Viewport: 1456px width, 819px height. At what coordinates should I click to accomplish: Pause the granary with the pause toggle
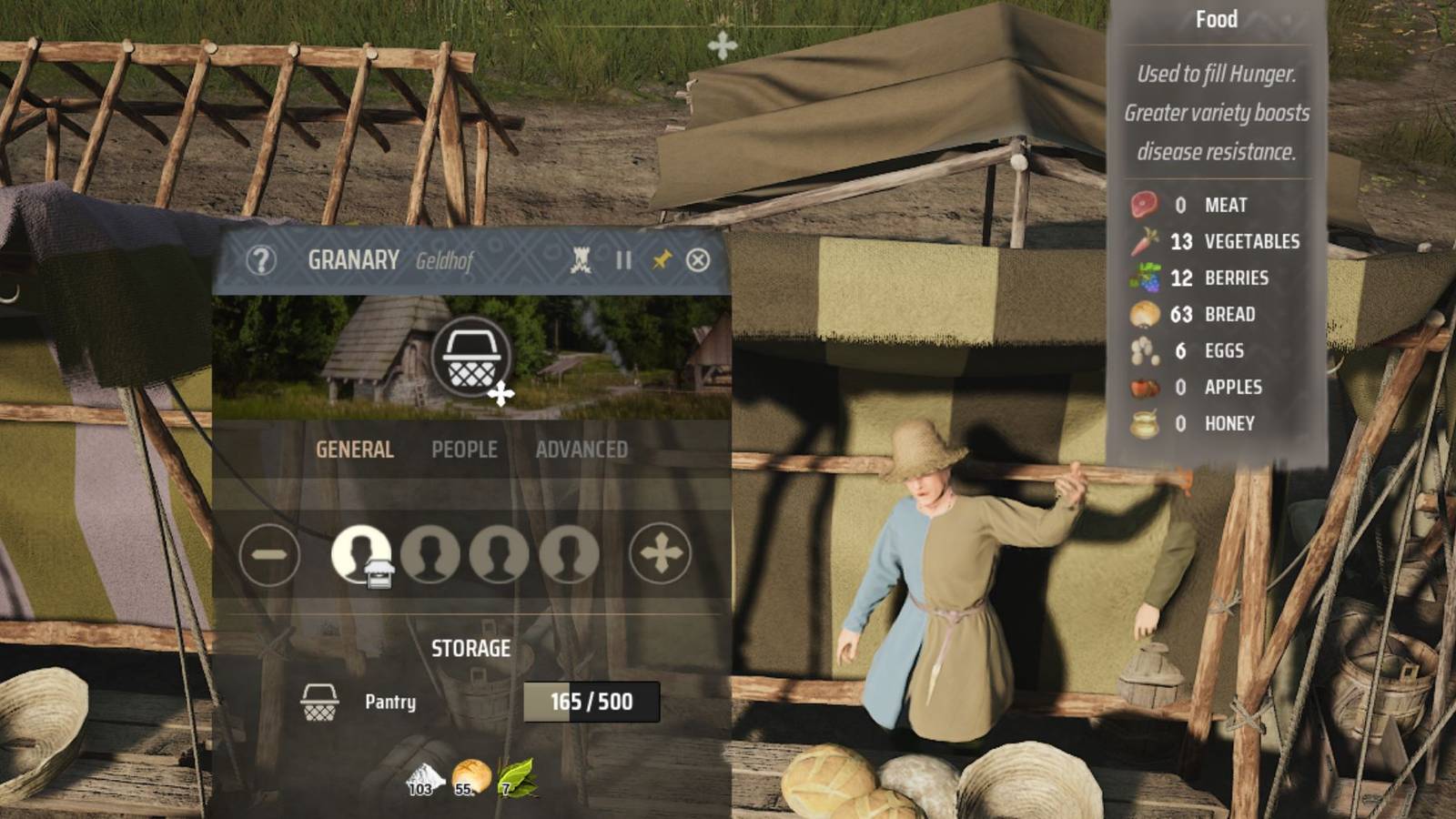click(623, 262)
